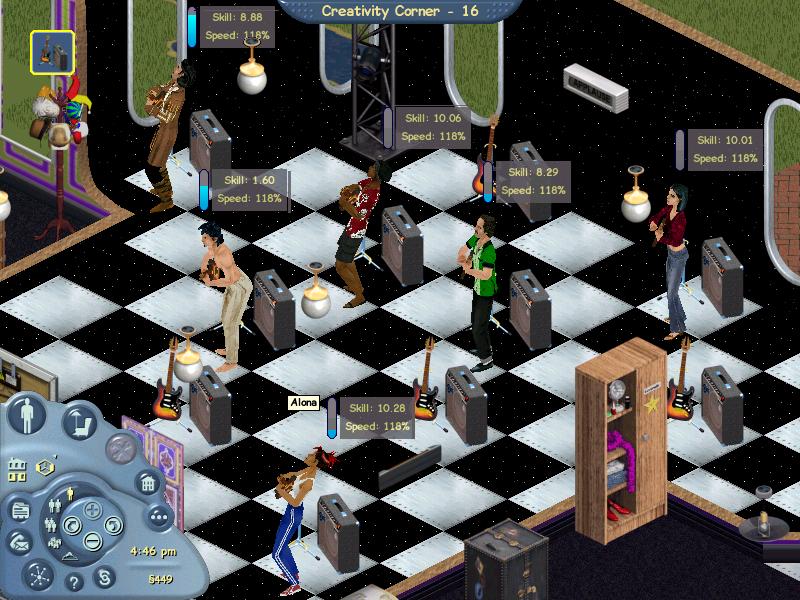Viewport: 800px width, 600px height.
Task: Click the Alona name tag
Action: [303, 403]
